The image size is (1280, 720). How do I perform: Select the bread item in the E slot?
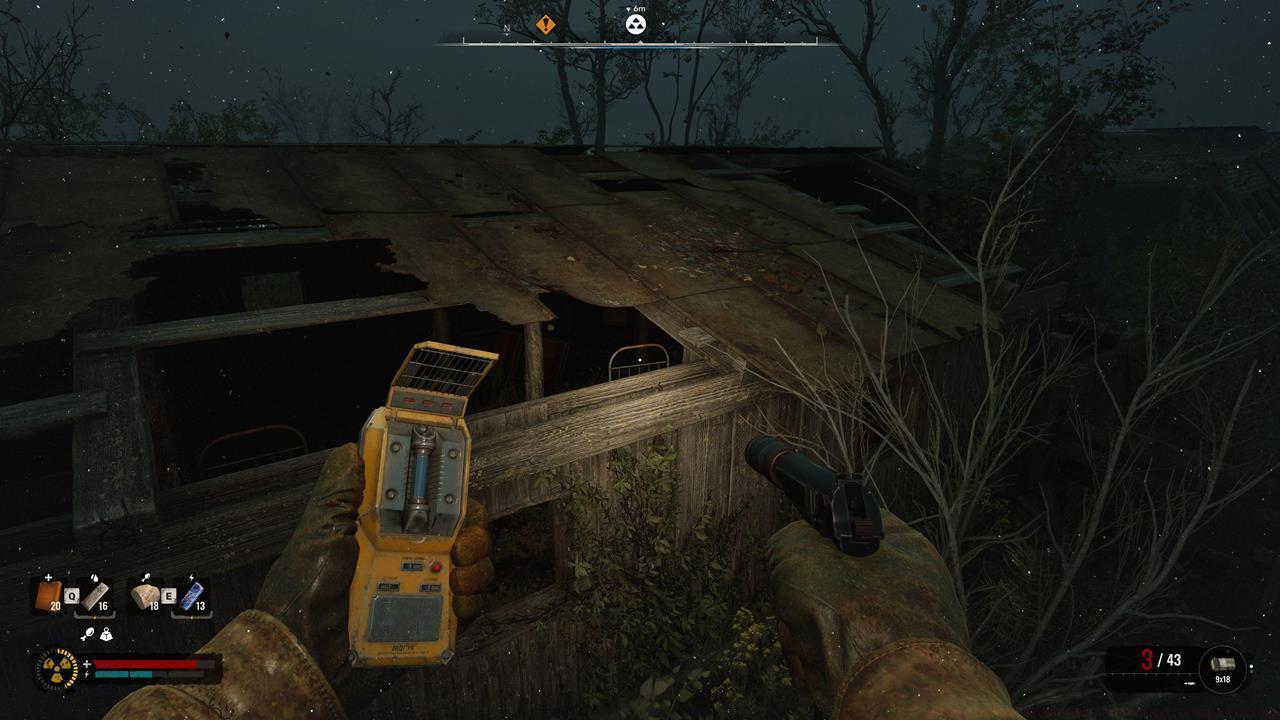(146, 596)
